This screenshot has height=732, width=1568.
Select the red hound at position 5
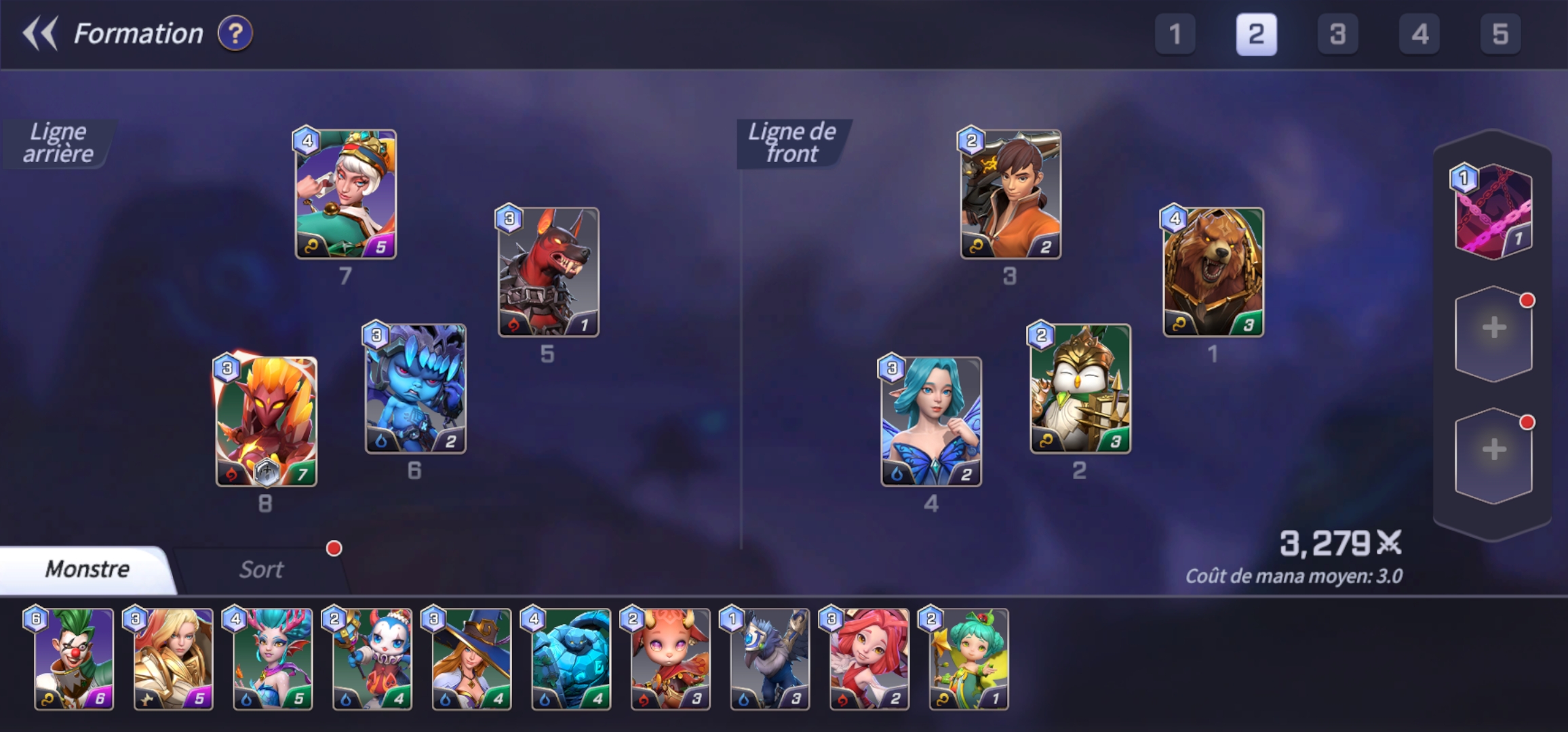coord(549,272)
